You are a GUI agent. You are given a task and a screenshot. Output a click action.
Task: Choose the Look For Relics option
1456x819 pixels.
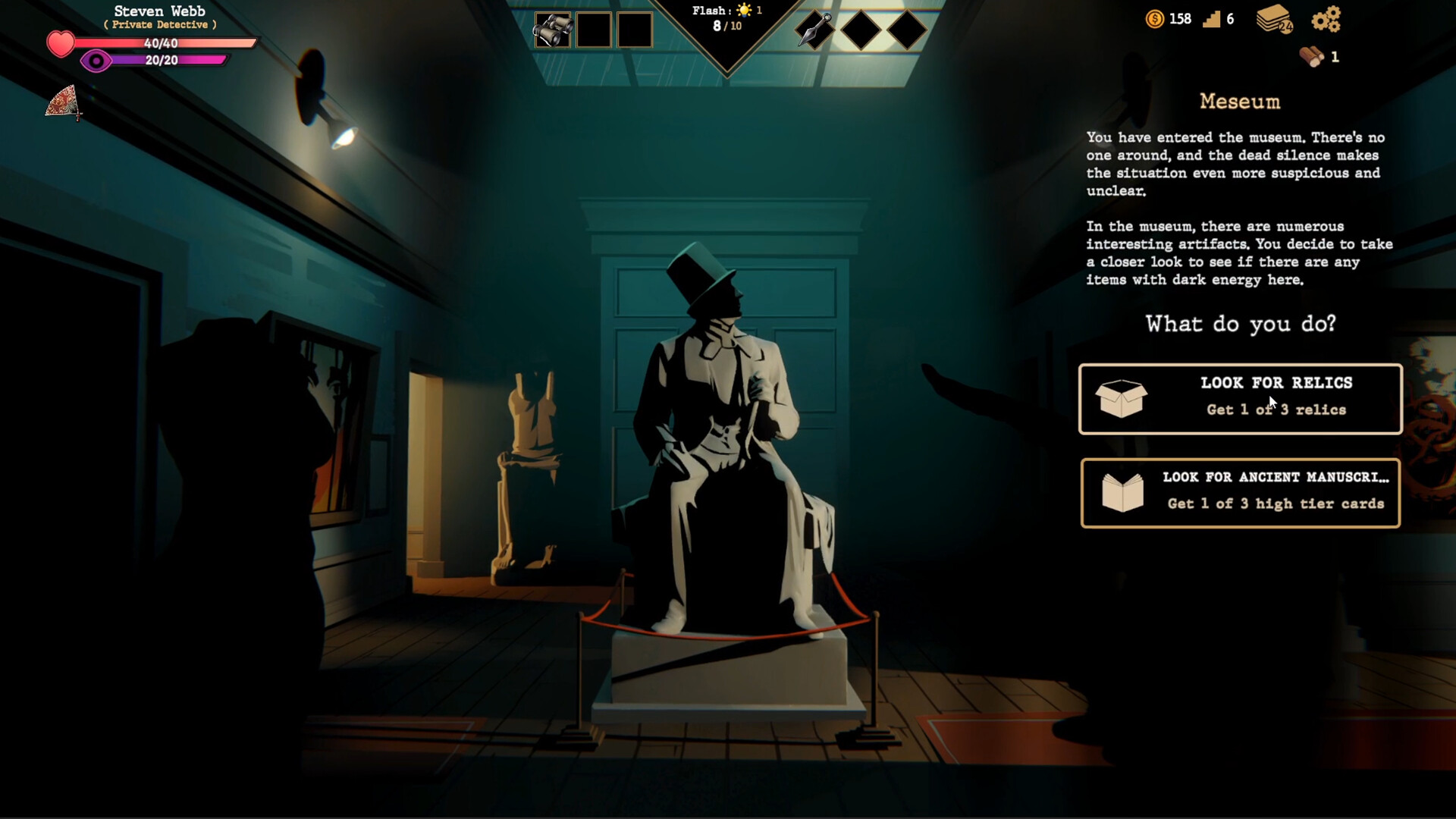point(1241,399)
